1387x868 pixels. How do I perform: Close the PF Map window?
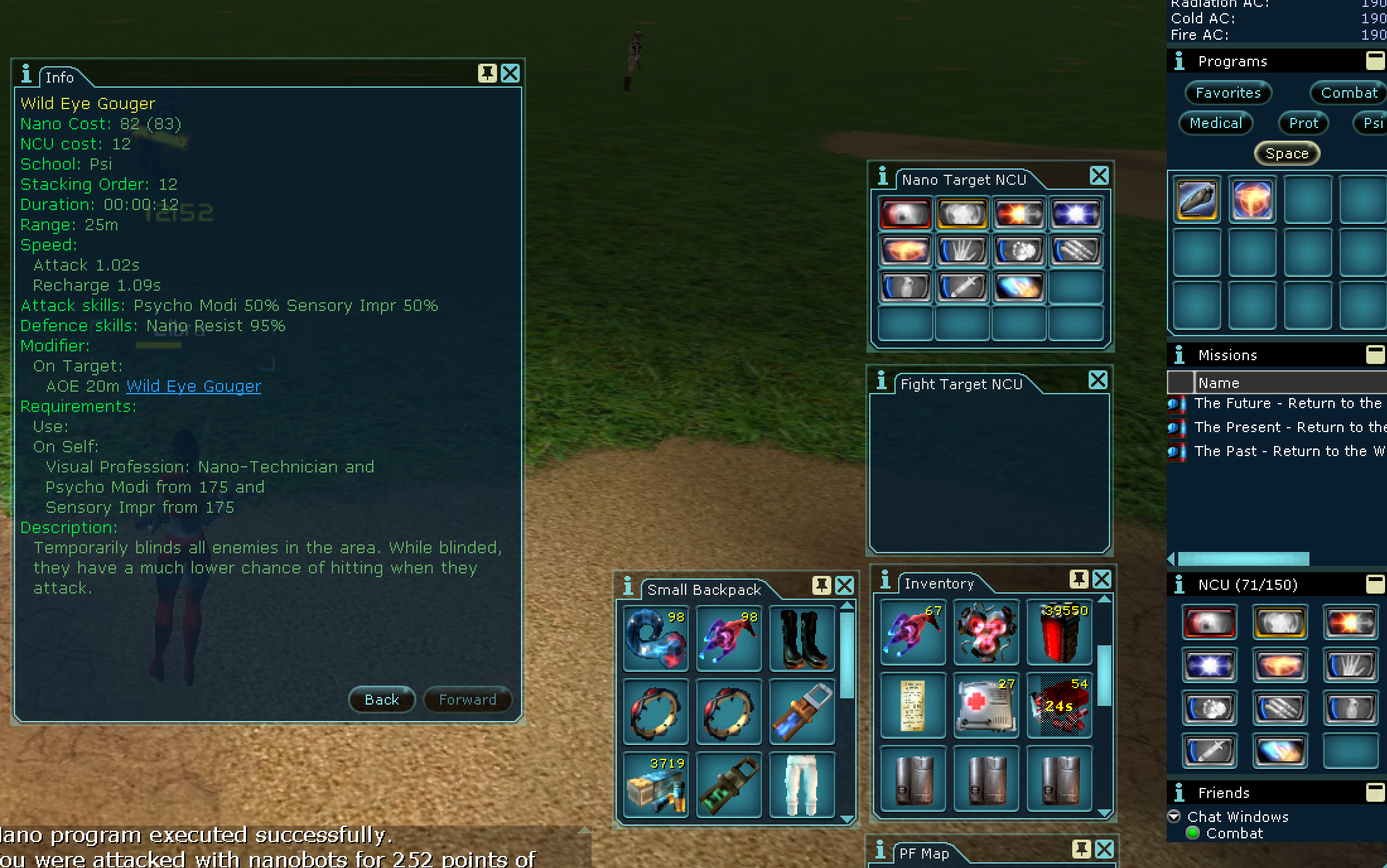pos(1104,850)
